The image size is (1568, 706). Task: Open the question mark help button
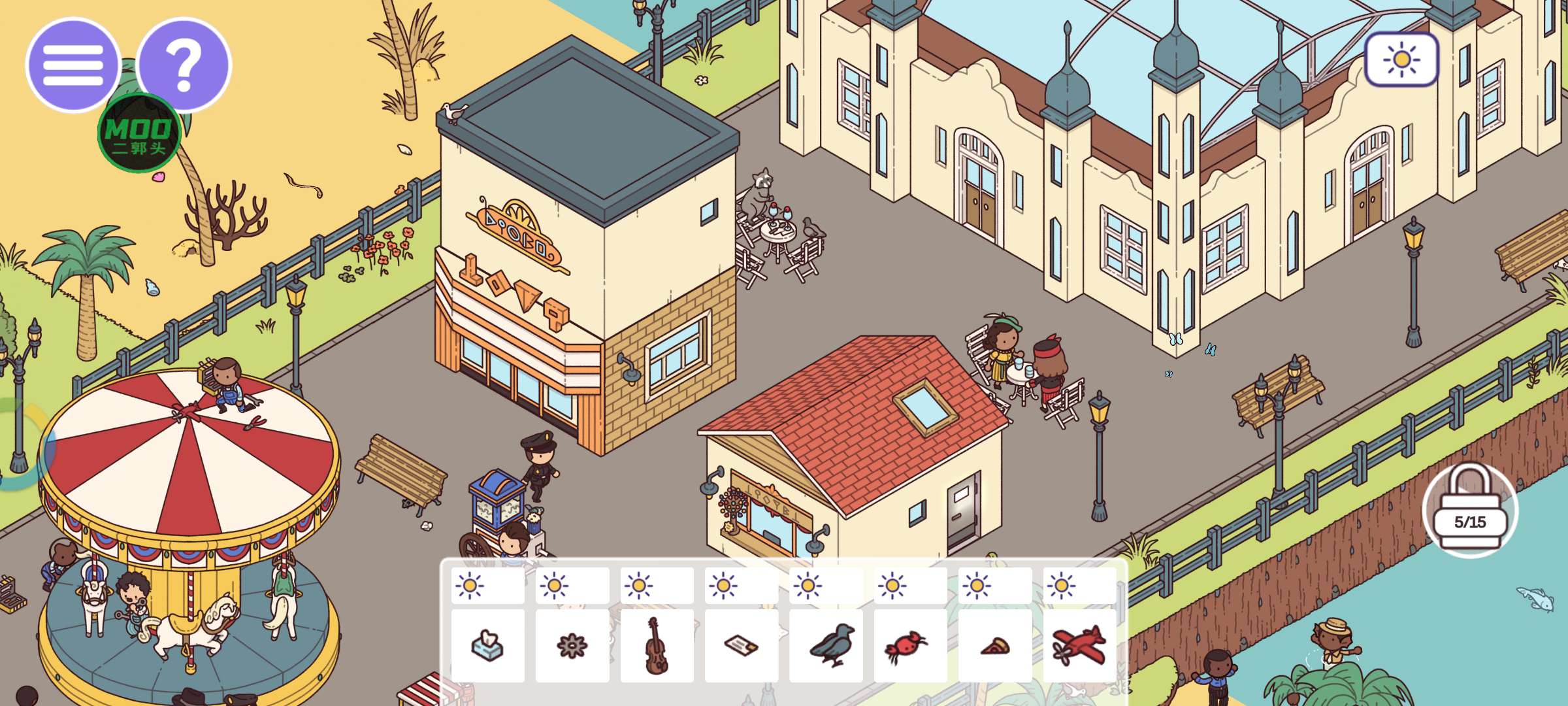click(x=185, y=65)
